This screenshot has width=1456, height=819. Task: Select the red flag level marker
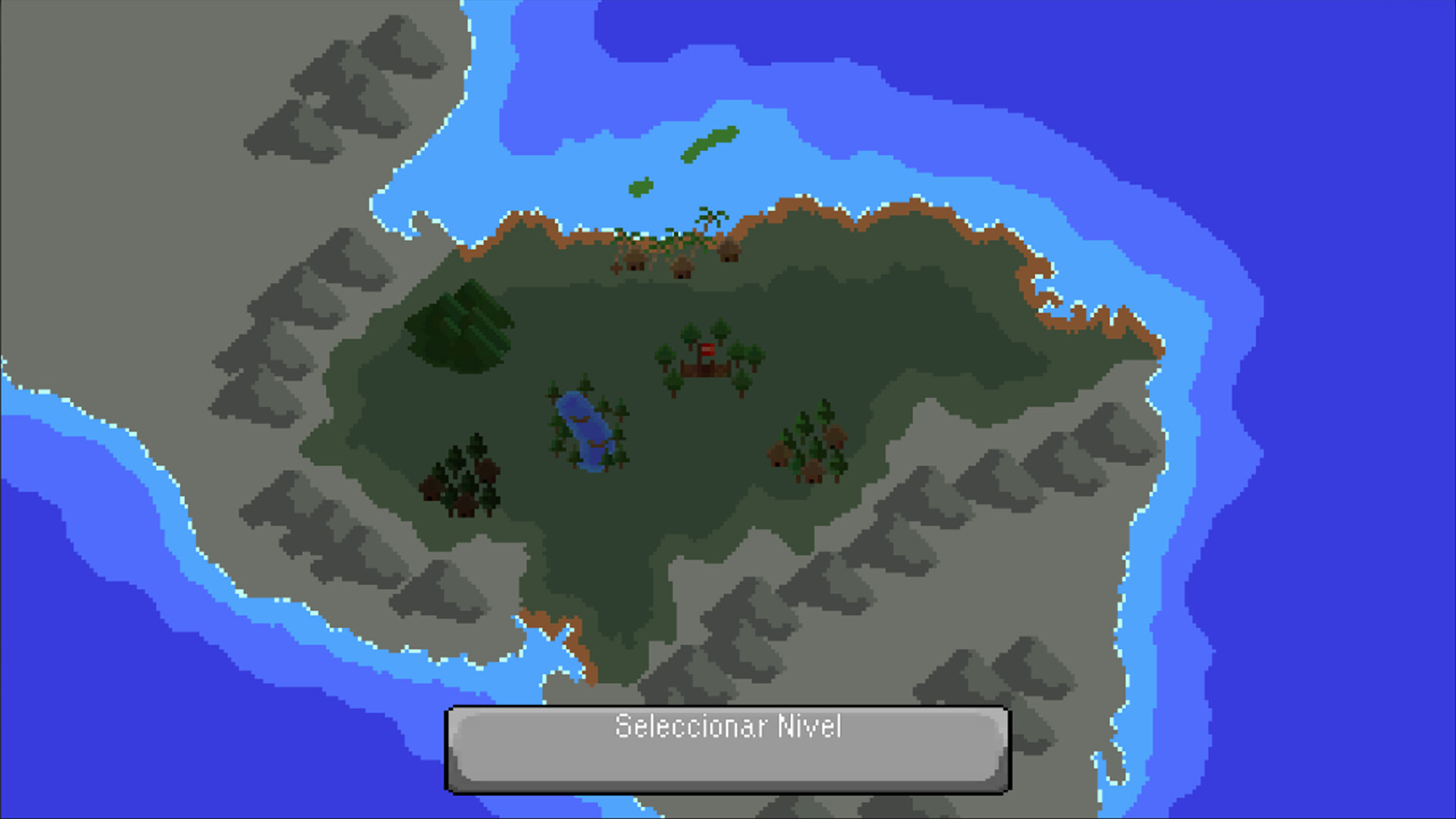pos(707,349)
